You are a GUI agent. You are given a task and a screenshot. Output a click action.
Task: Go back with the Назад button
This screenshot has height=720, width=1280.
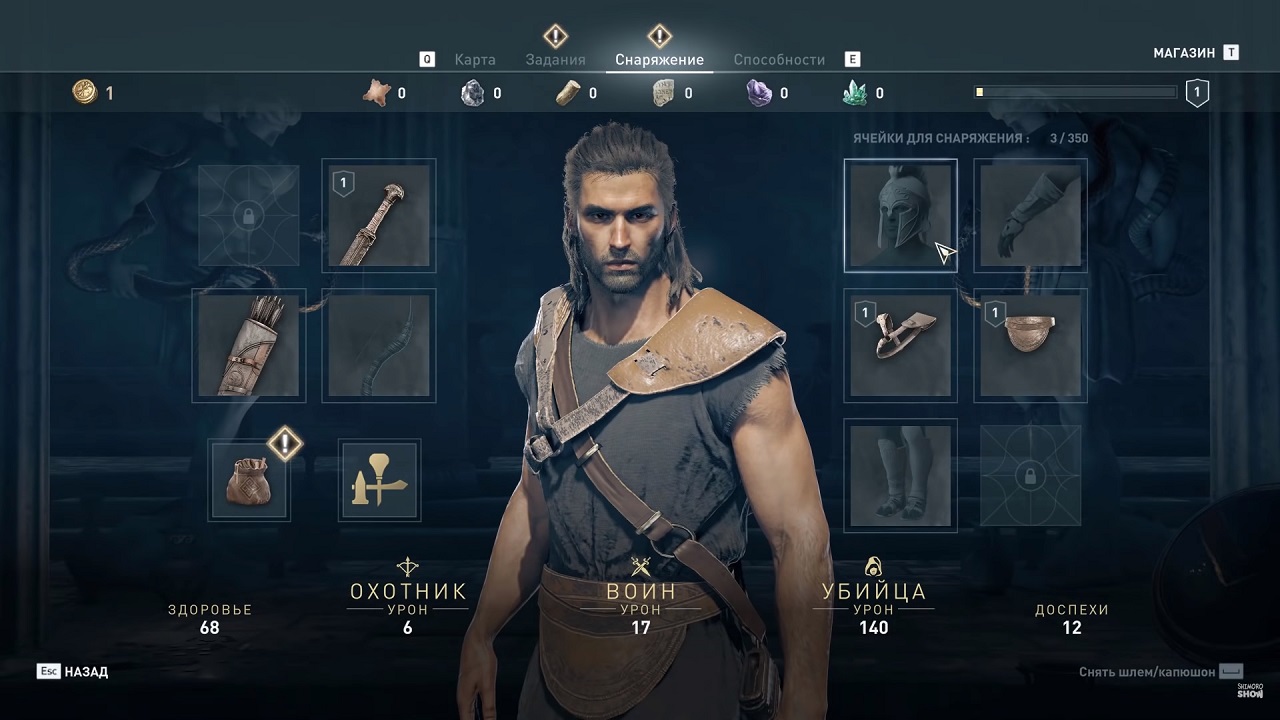pyautogui.click(x=85, y=672)
